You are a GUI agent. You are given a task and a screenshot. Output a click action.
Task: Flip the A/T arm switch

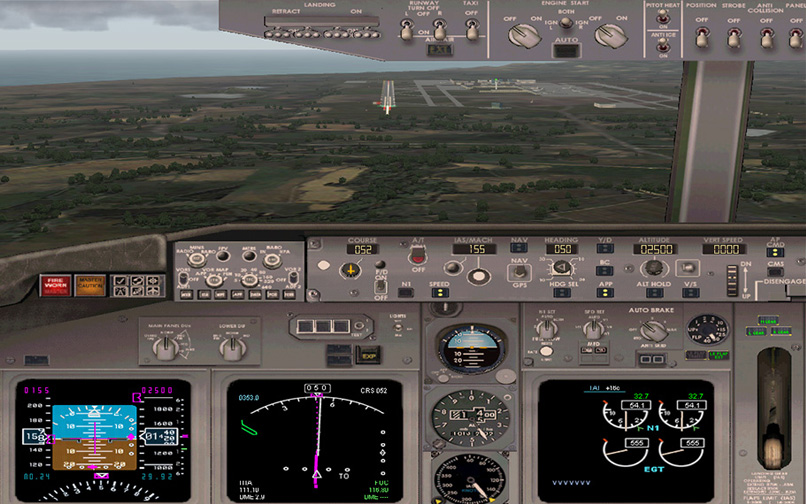[x=417, y=256]
